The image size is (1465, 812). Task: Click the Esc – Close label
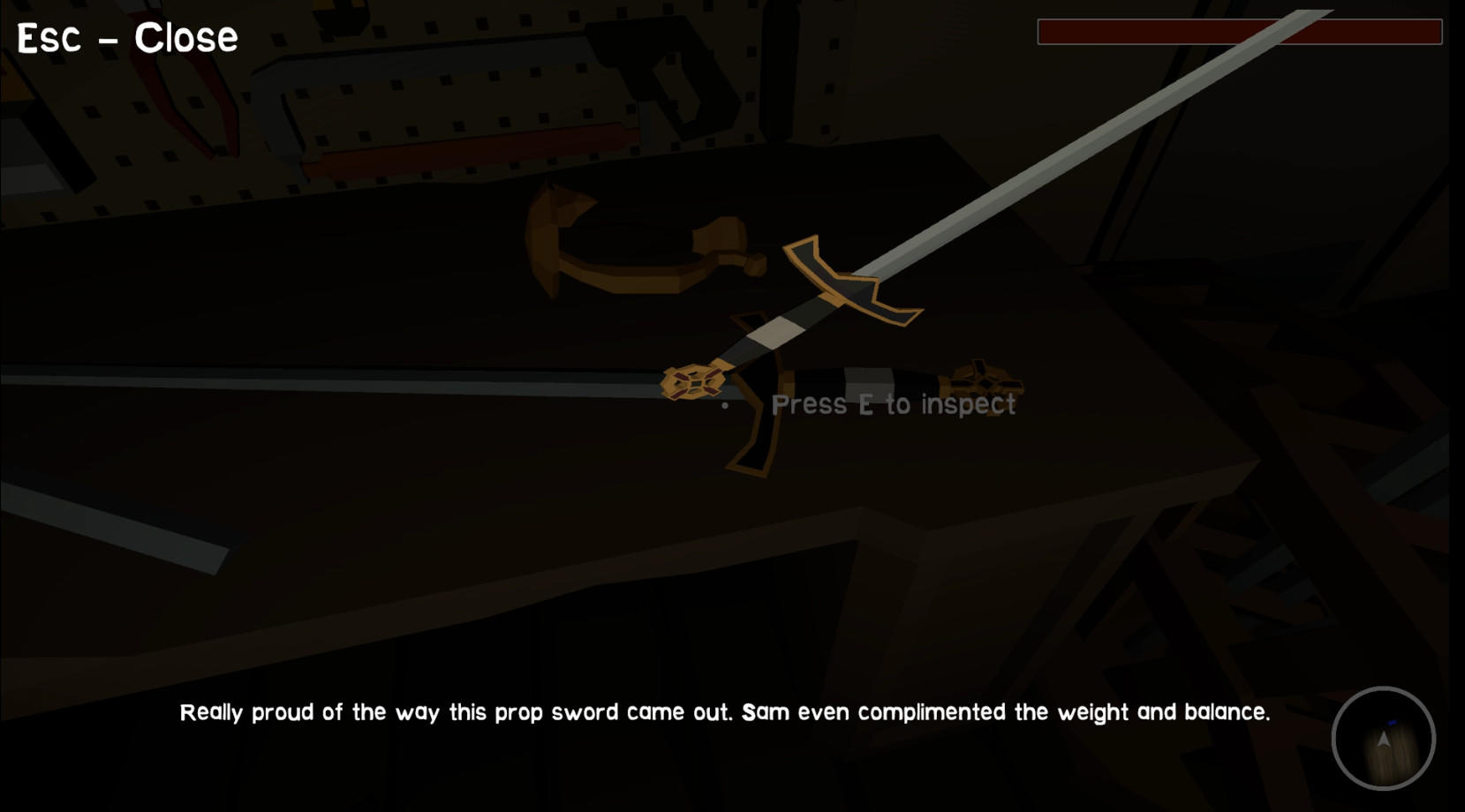pyautogui.click(x=126, y=36)
